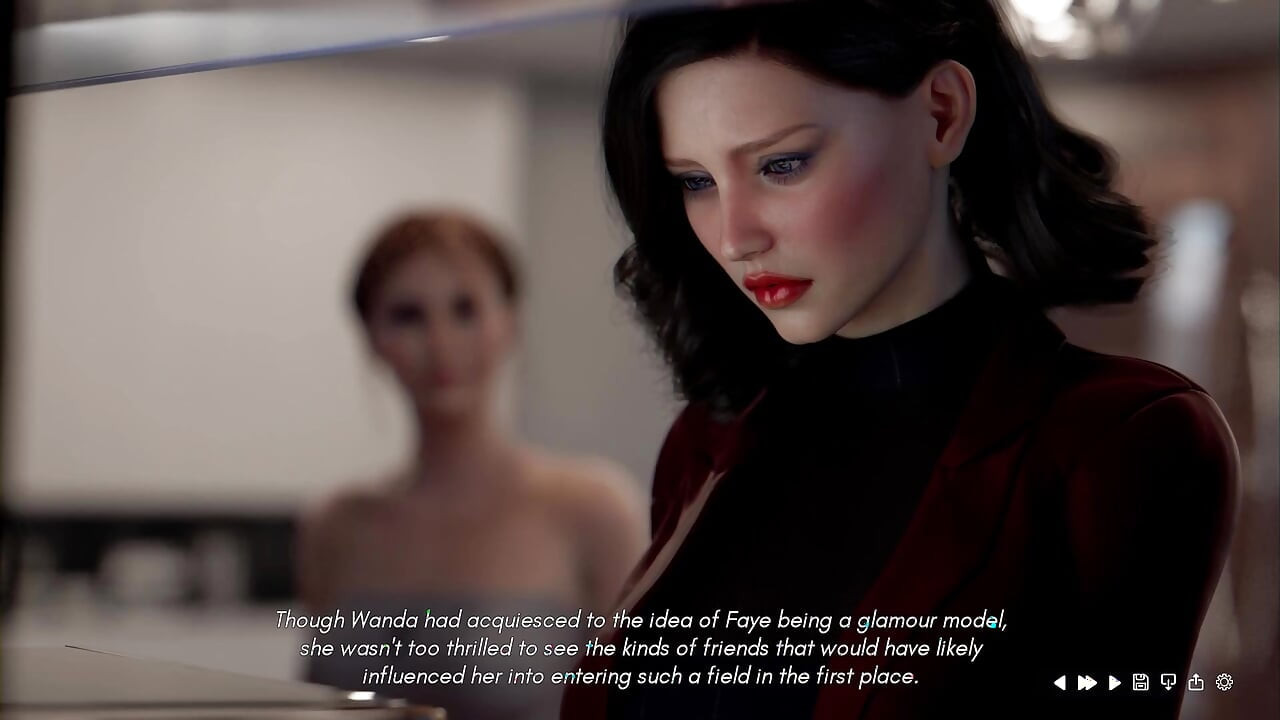
Task: Click the quick menu bar in the corner
Action: coord(1143,682)
